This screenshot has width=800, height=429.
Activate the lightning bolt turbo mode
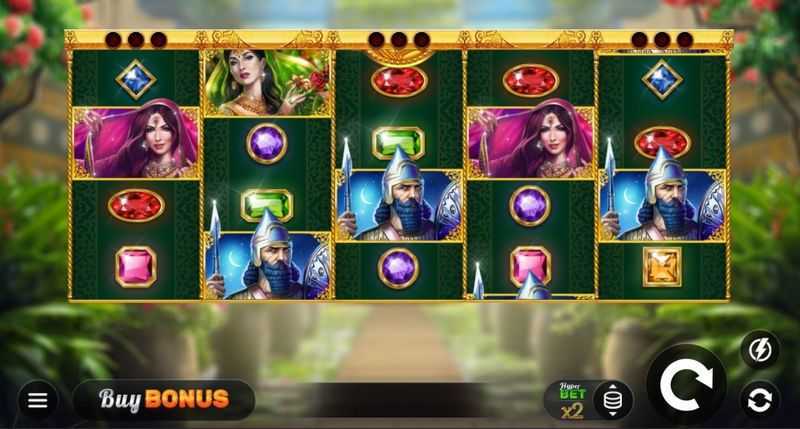point(759,350)
